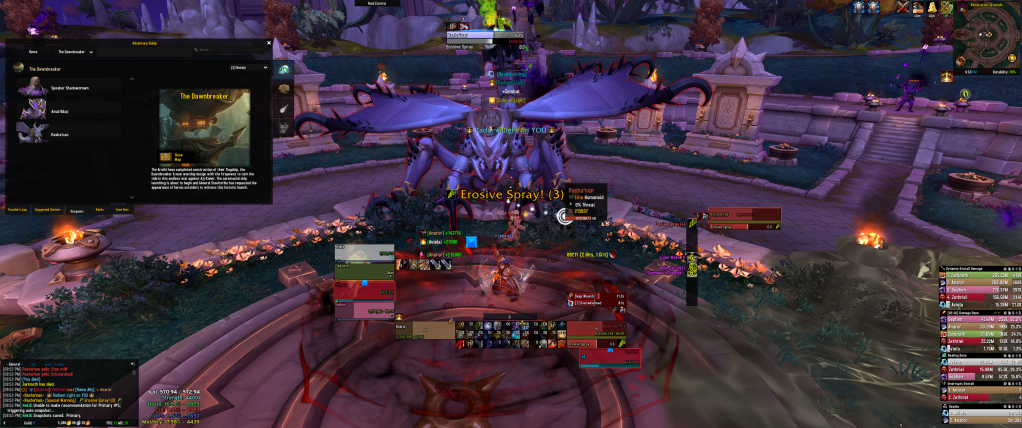Open The Dawnbreaker navigation dropdown
Image resolution: width=1022 pixels, height=428 pixels.
pyautogui.click(x=76, y=51)
